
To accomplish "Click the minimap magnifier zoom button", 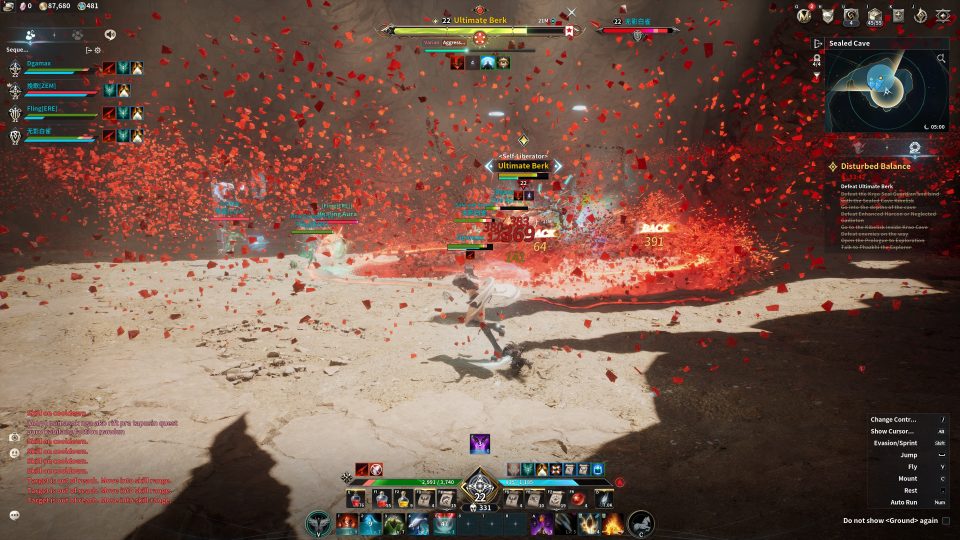I will coord(941,59).
